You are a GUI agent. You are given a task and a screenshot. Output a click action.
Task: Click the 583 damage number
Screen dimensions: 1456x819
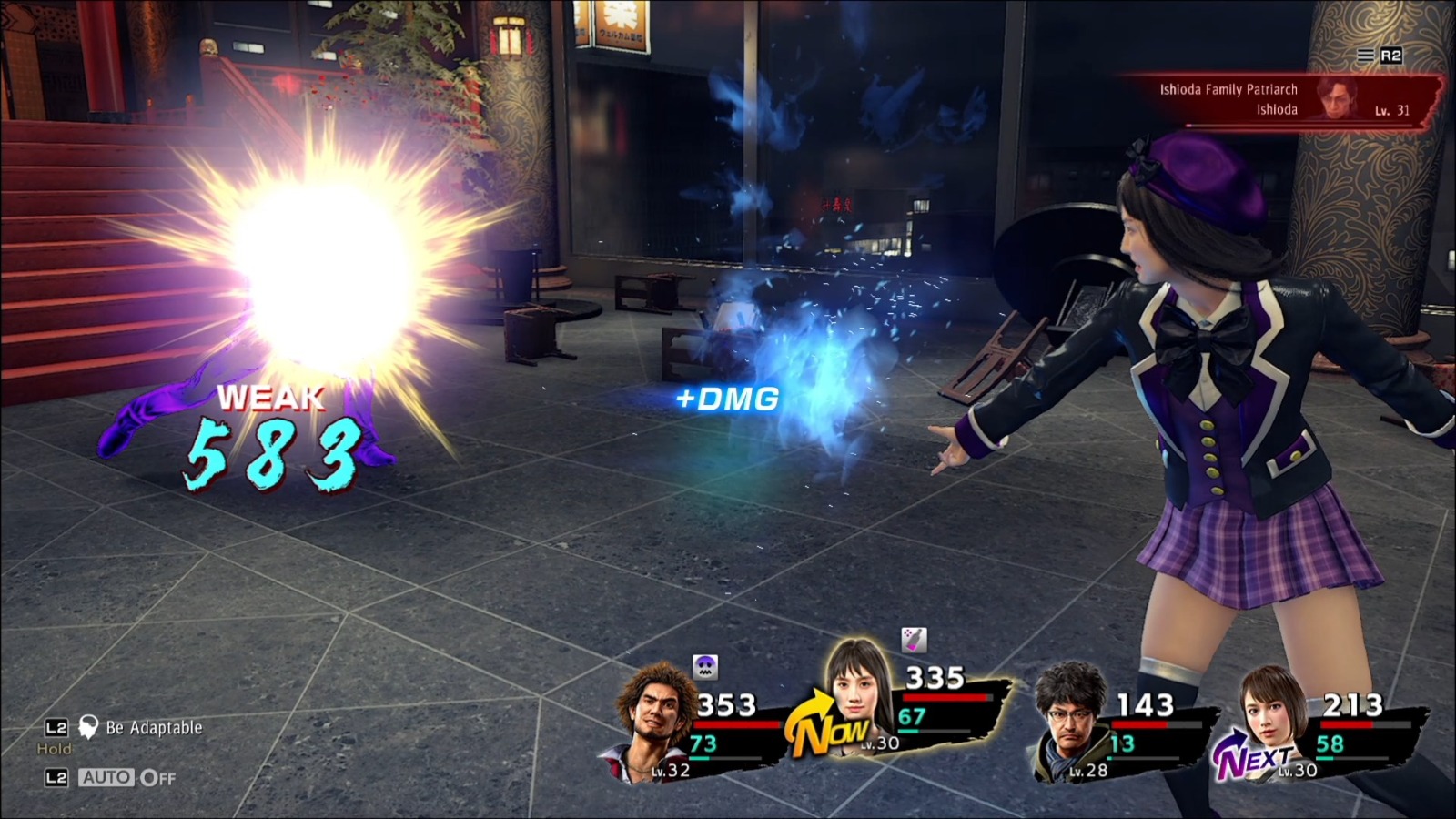pos(273,455)
